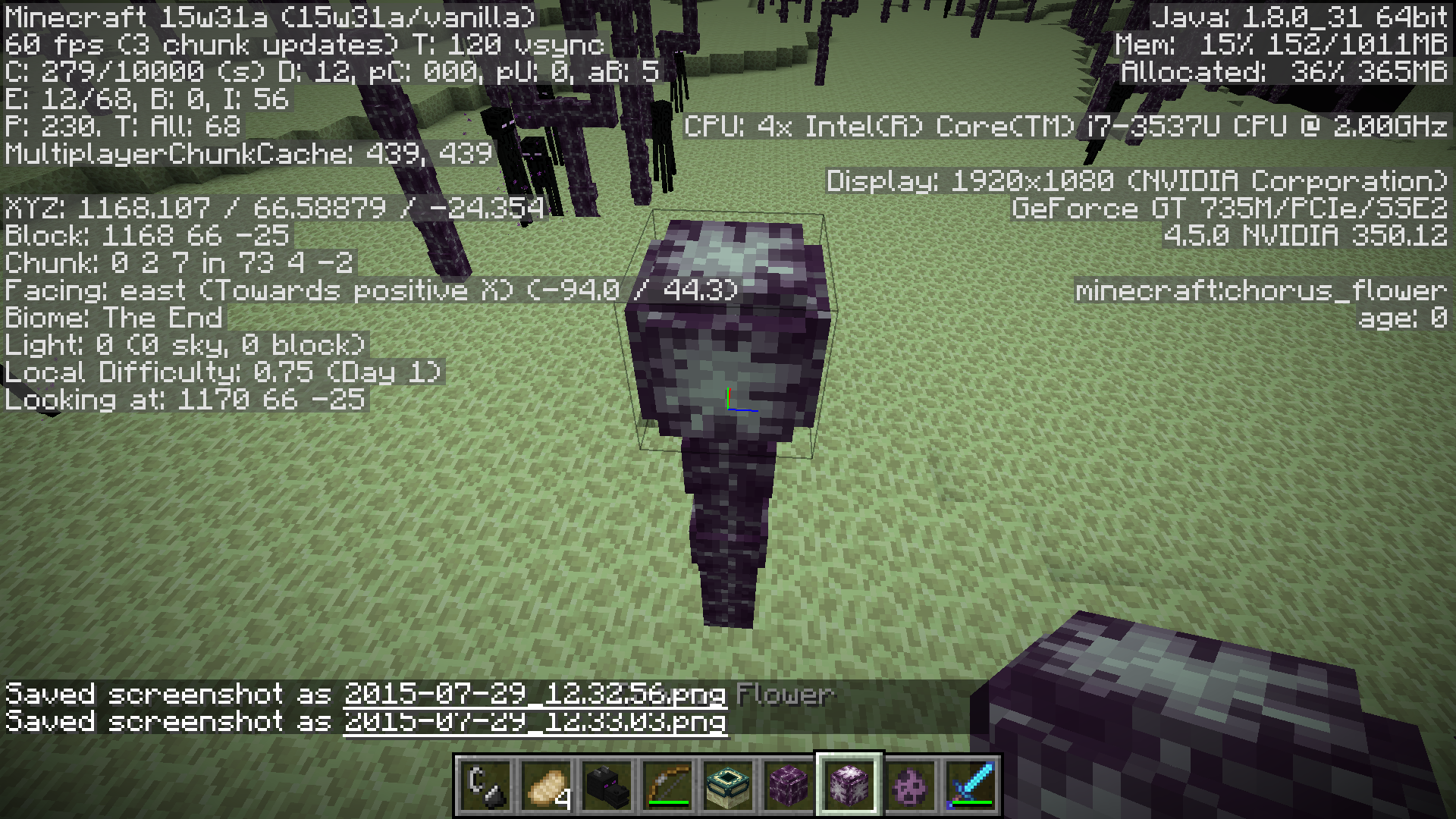This screenshot has width=1456, height=819.
Task: Select the purple spawn egg slot
Action: (910, 786)
